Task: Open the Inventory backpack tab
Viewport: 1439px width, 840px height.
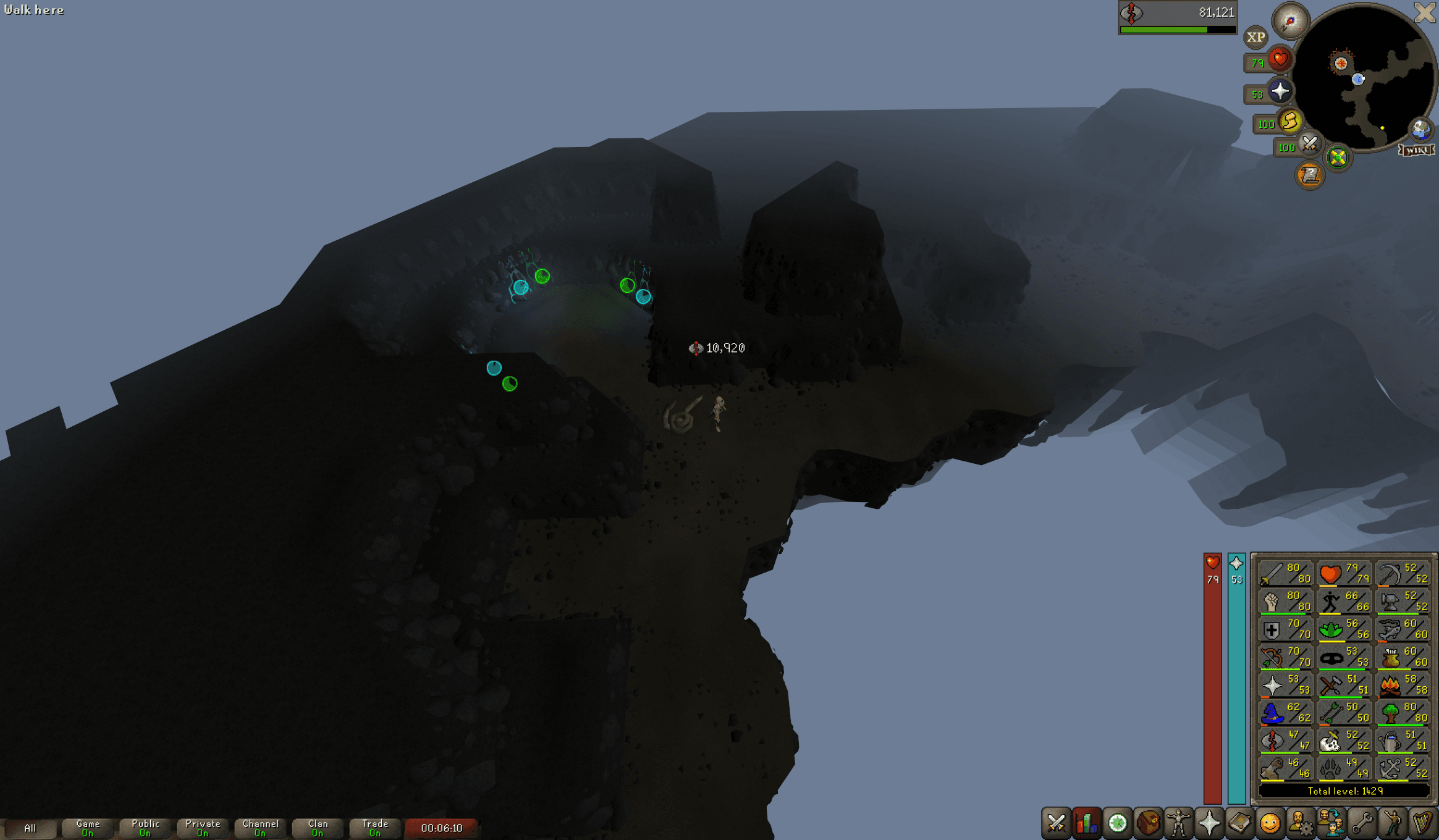Action: (x=1148, y=823)
